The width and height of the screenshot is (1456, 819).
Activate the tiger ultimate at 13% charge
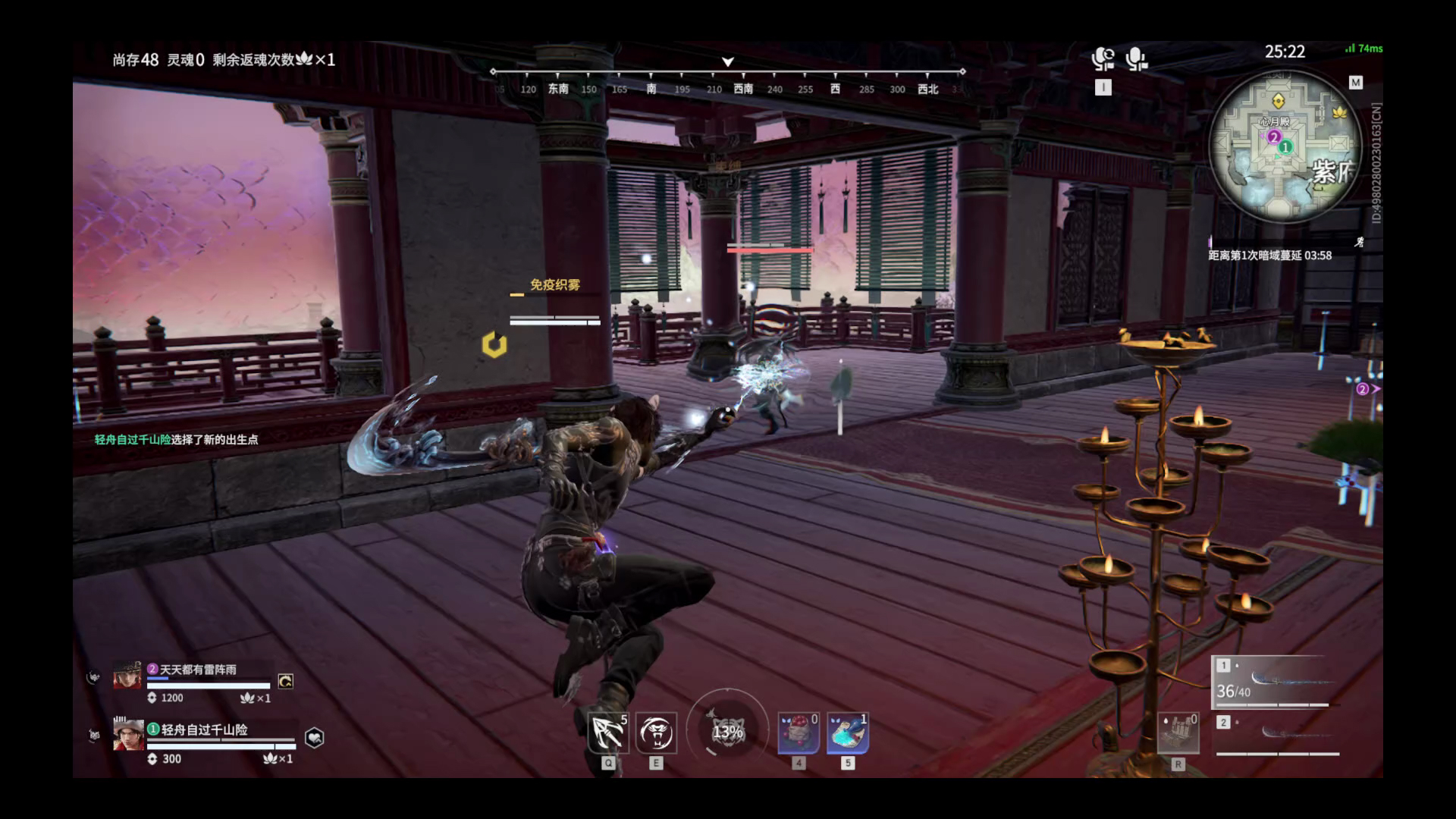pos(727,732)
